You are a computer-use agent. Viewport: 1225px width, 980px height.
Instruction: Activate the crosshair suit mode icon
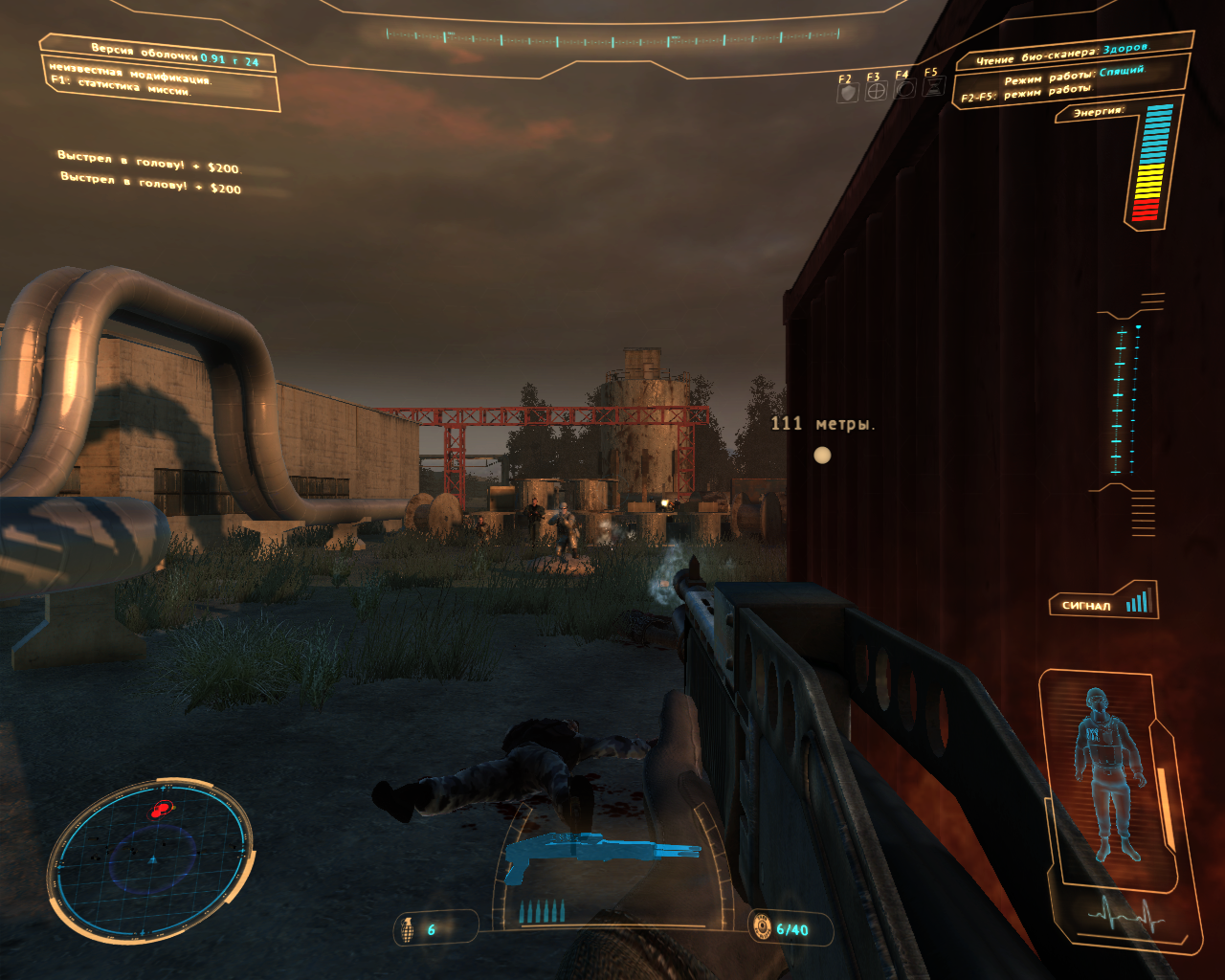point(876,92)
